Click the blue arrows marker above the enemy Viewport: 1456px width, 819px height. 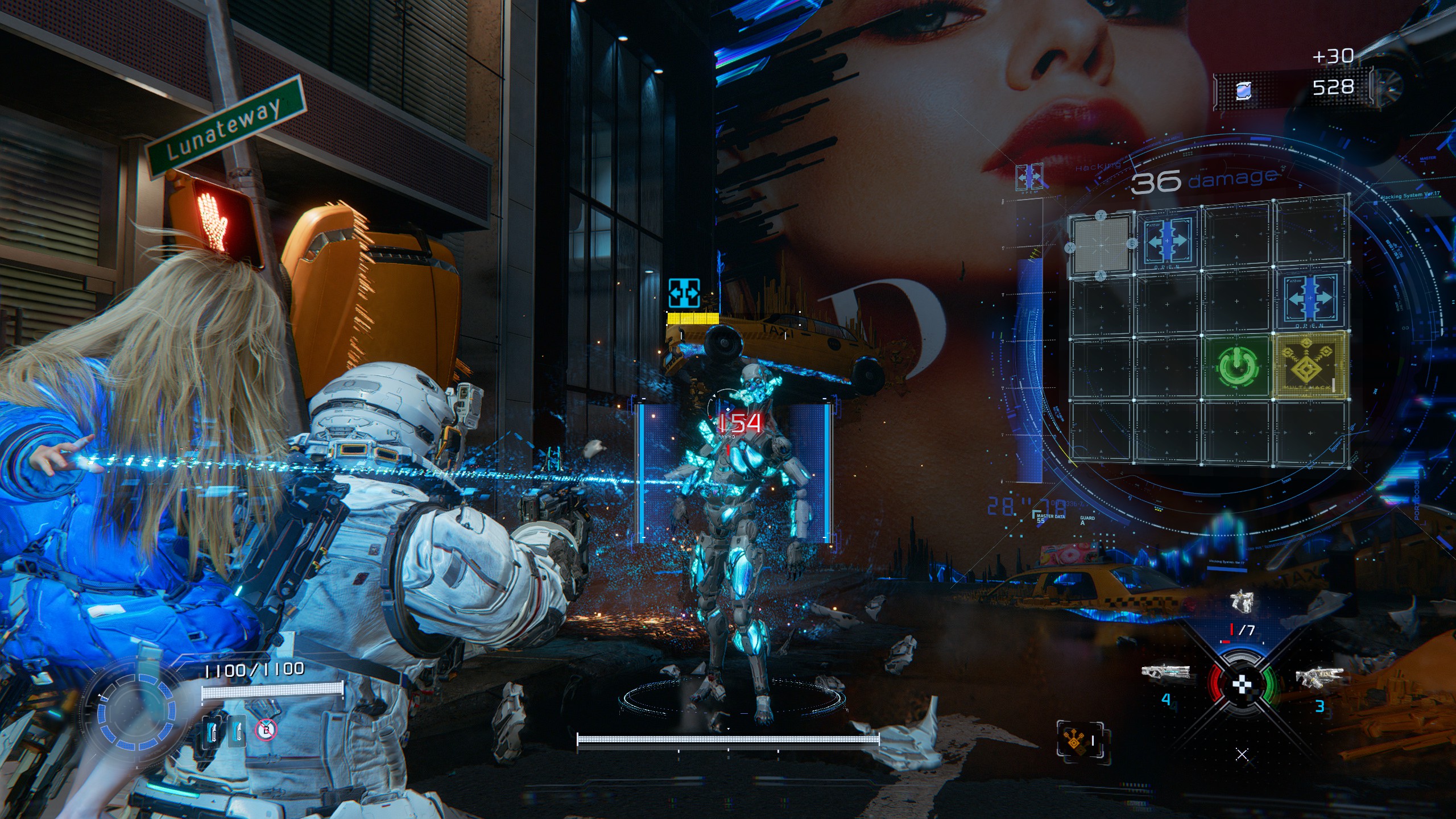[x=684, y=293]
